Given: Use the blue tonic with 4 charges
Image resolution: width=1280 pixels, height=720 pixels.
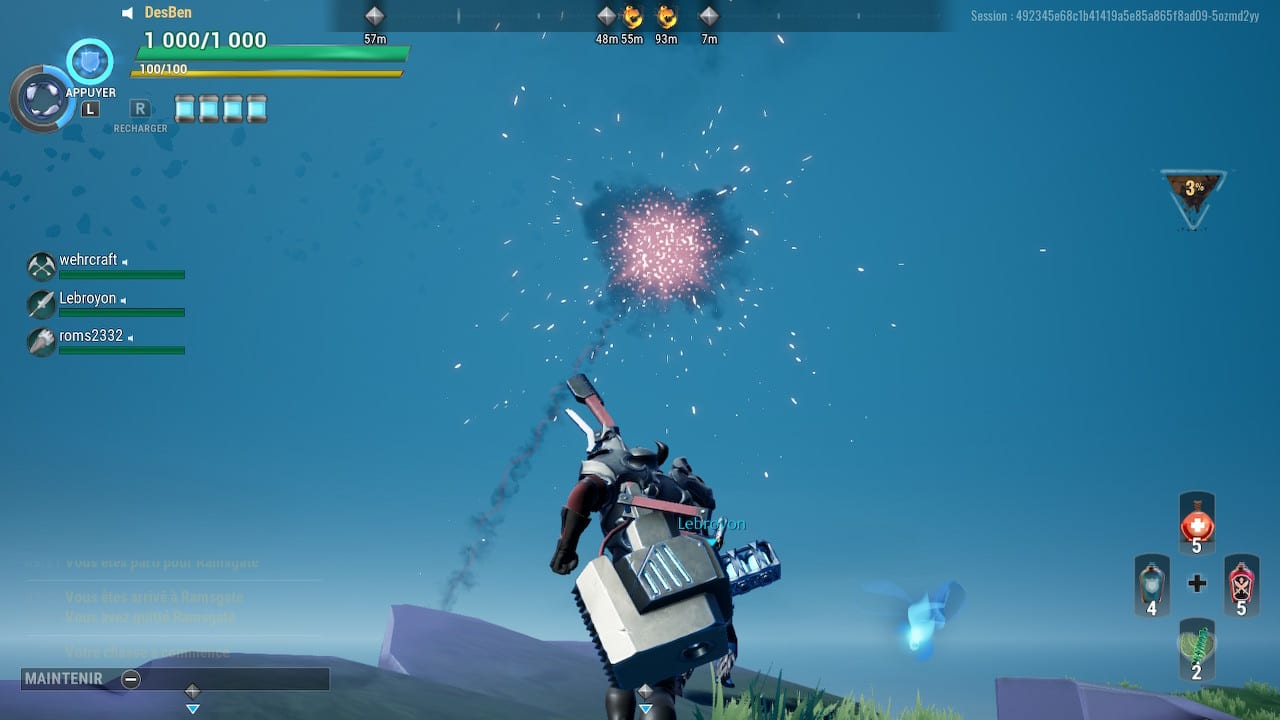Looking at the screenshot, I should click(1152, 584).
